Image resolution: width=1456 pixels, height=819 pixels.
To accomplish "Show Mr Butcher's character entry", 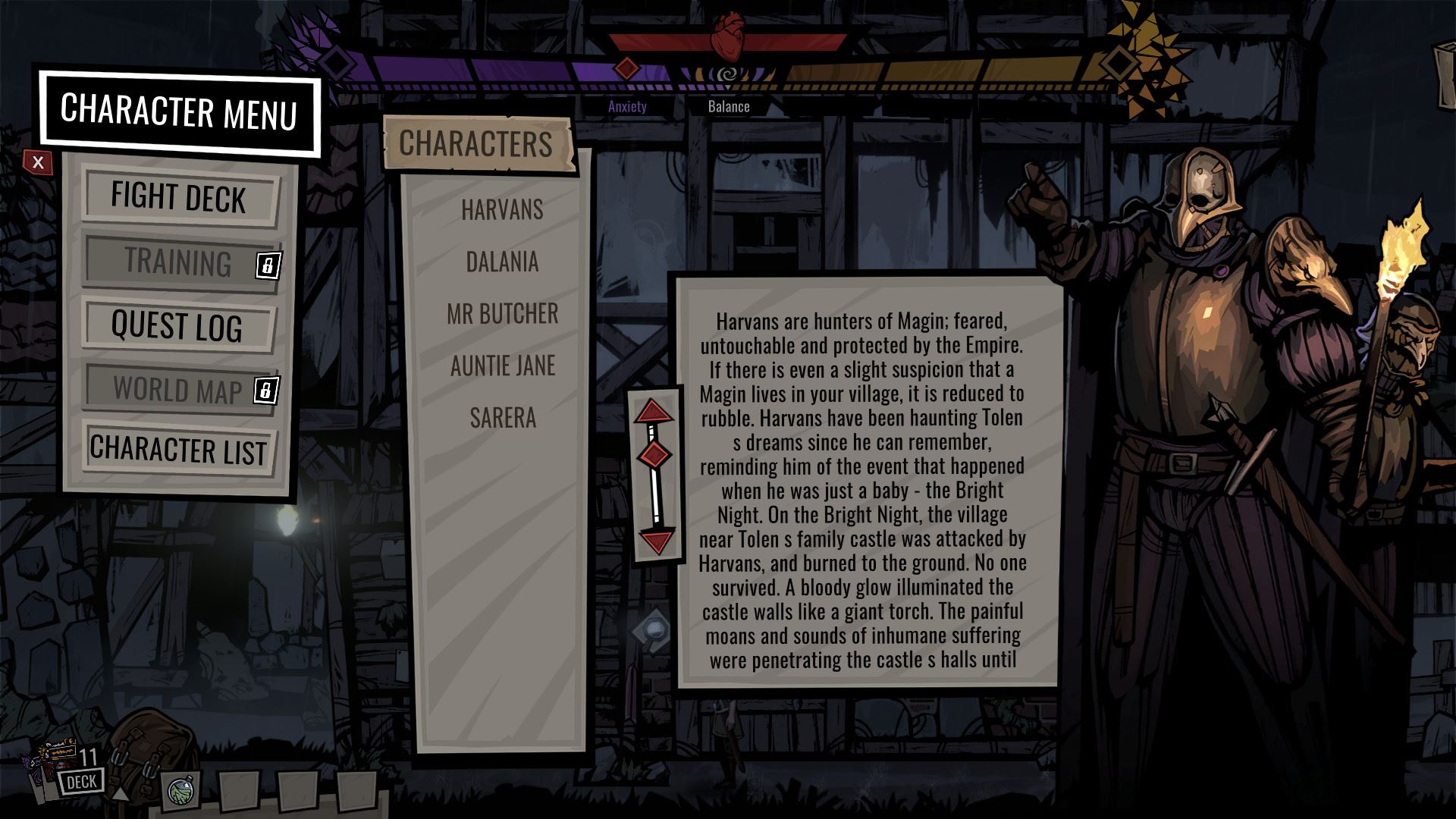I will click(502, 314).
